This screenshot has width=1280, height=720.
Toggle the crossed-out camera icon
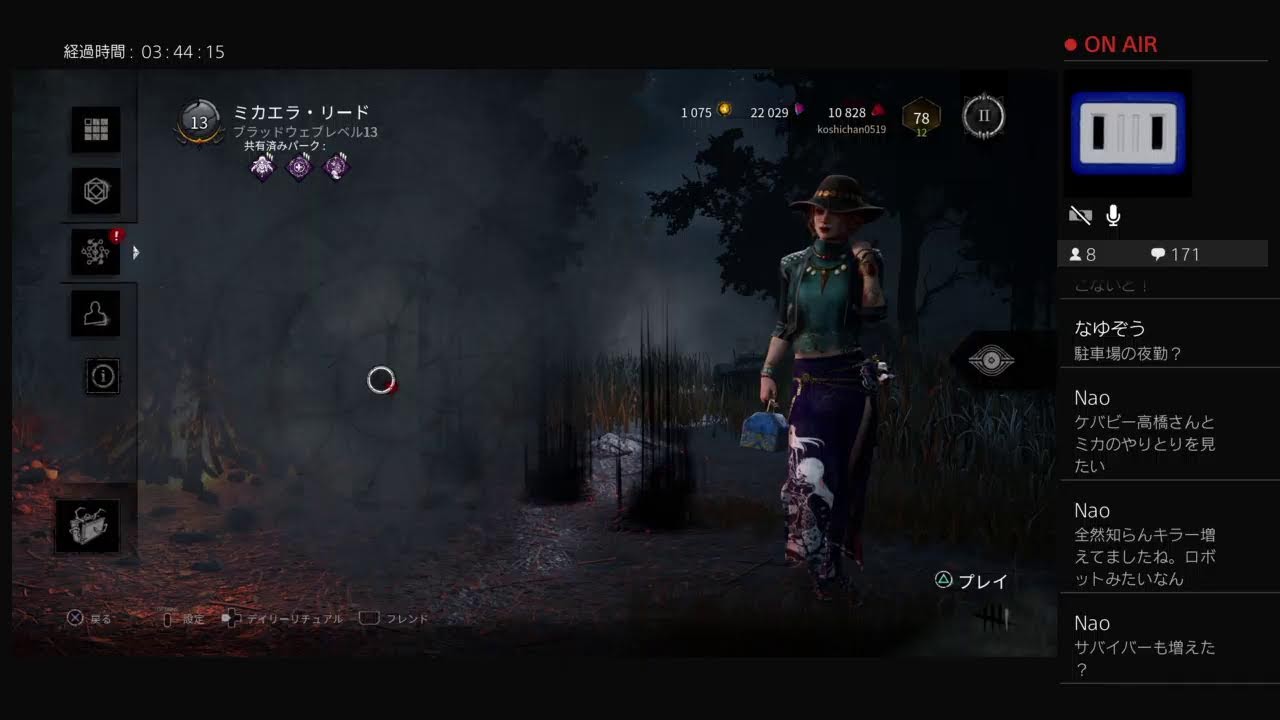(x=1080, y=216)
